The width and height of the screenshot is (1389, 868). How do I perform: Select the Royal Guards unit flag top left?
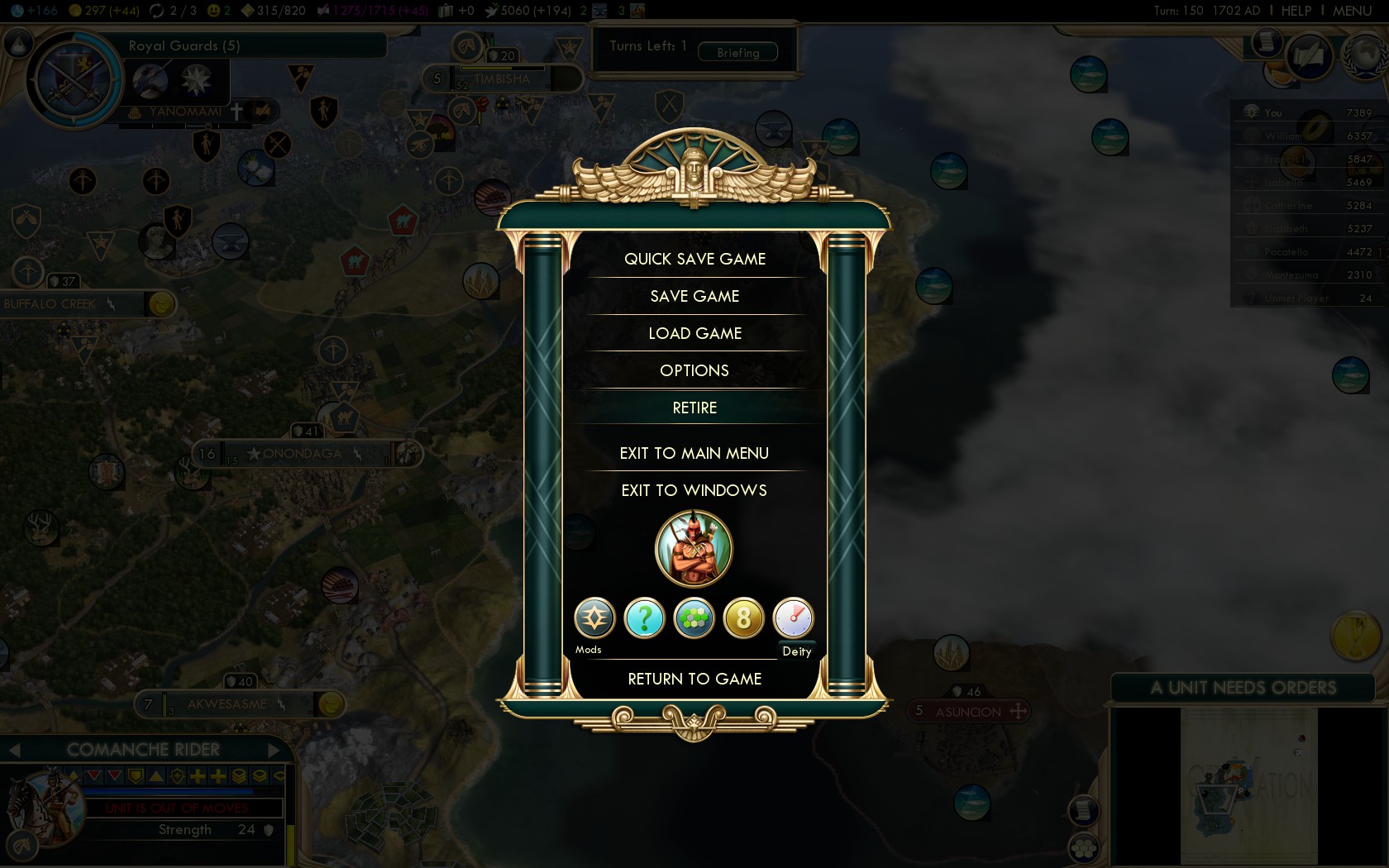tap(72, 81)
